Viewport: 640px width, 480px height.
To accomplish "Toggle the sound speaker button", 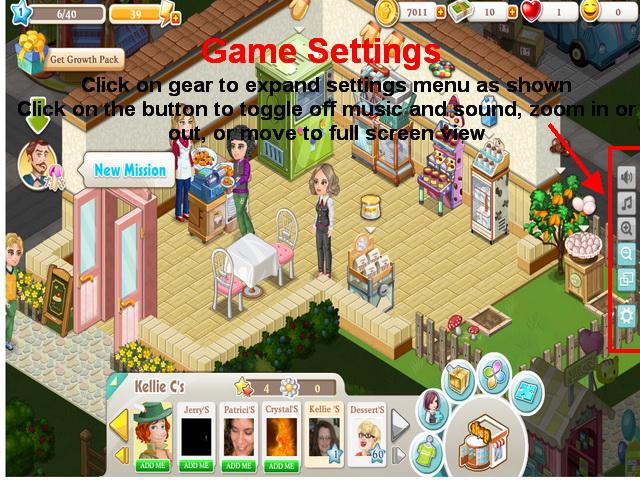I will click(627, 177).
